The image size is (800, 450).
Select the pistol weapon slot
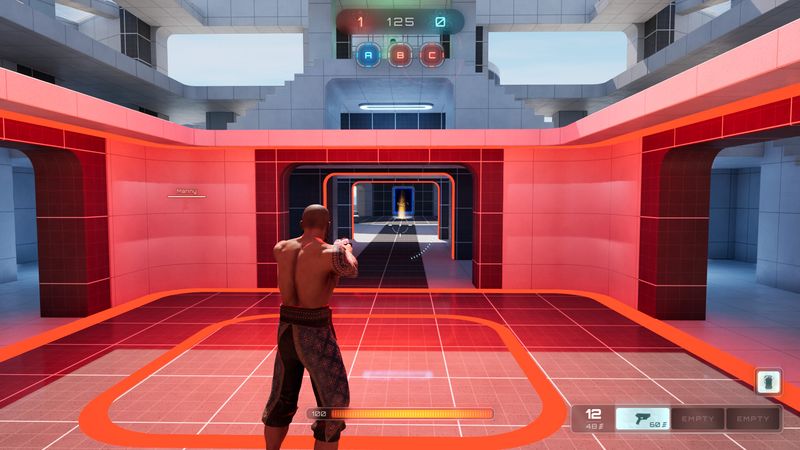pos(641,419)
